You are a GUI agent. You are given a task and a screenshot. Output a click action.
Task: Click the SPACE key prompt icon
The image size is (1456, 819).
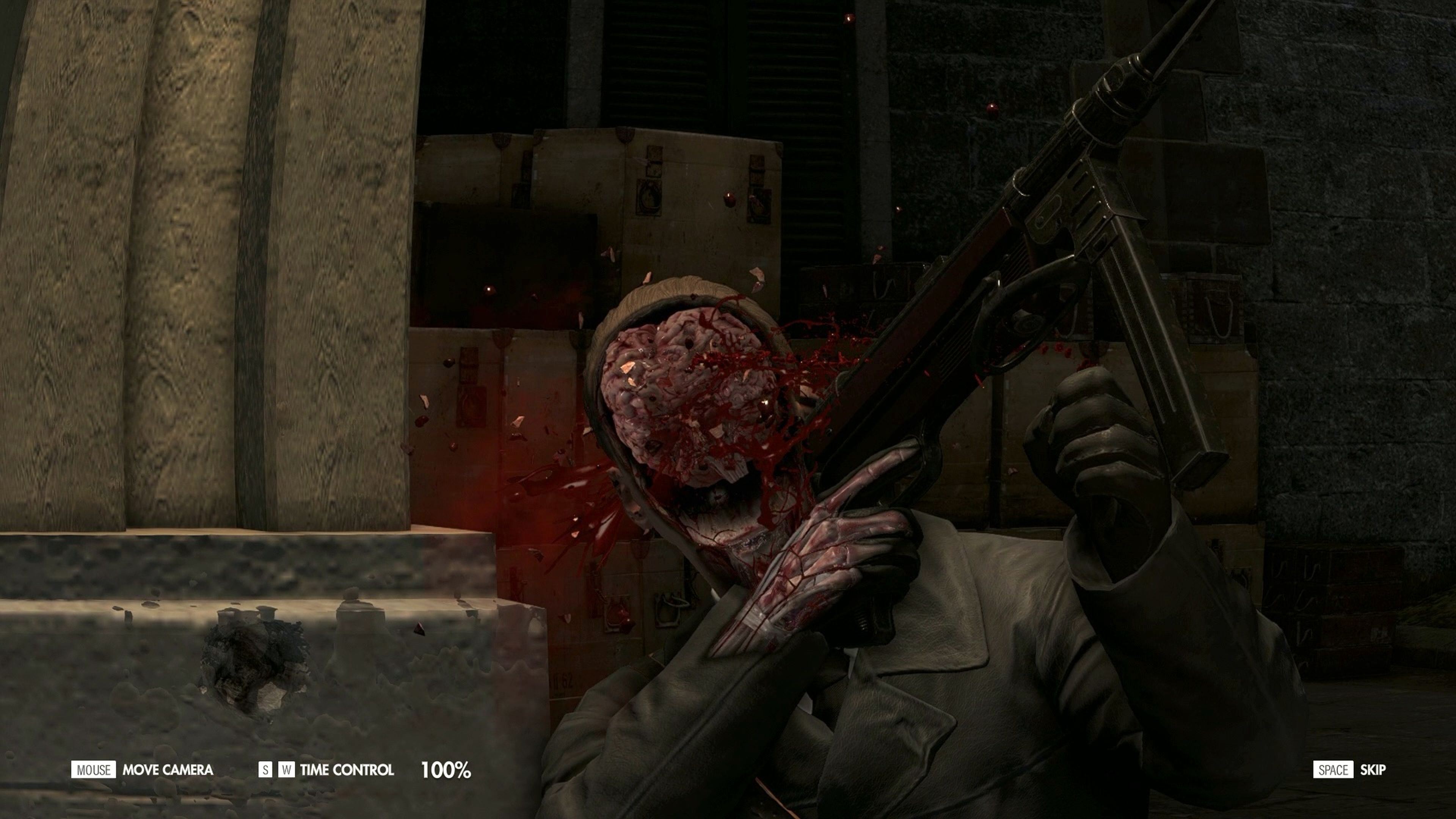point(1334,769)
